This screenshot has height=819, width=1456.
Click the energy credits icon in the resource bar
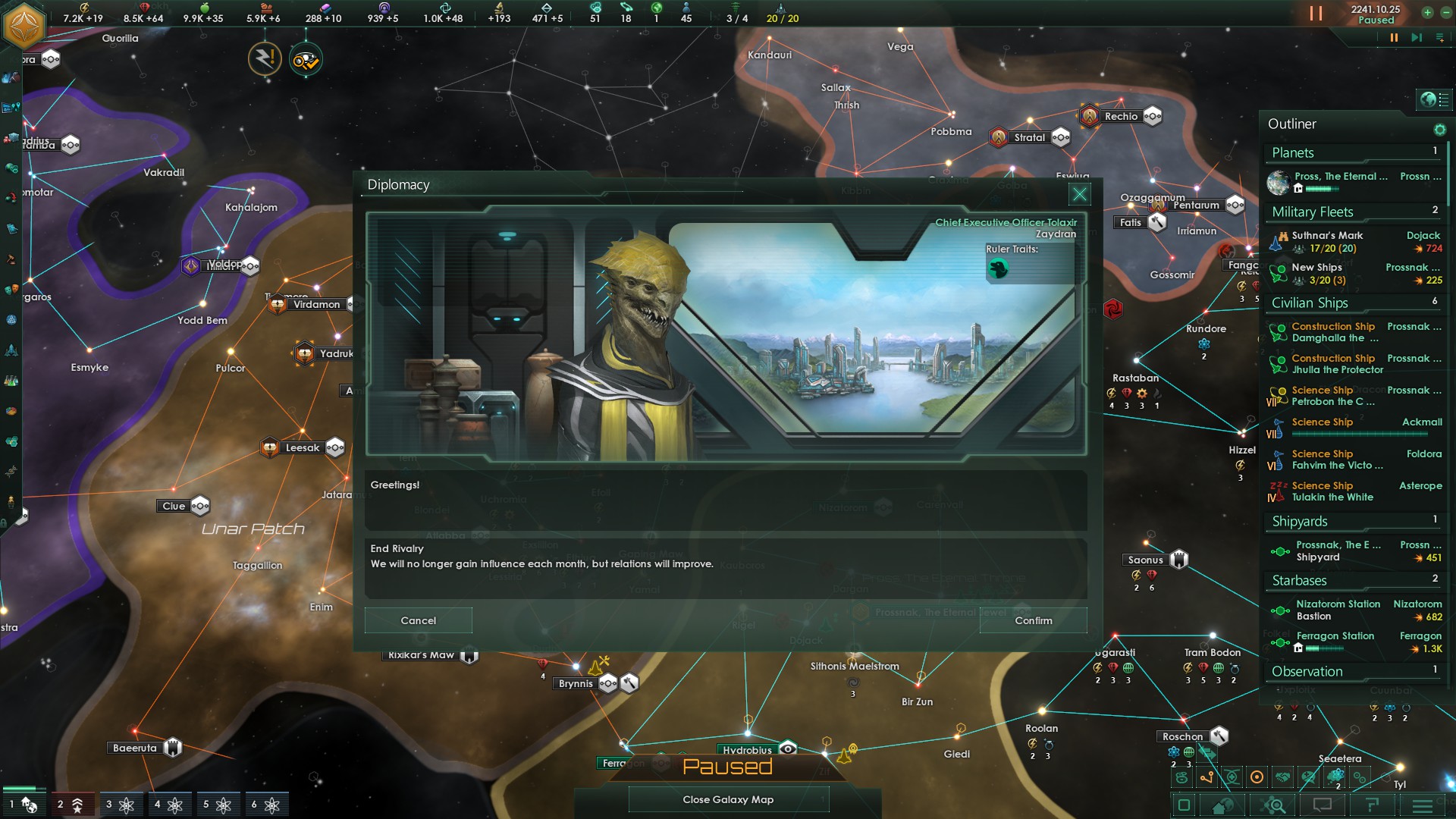(x=85, y=7)
